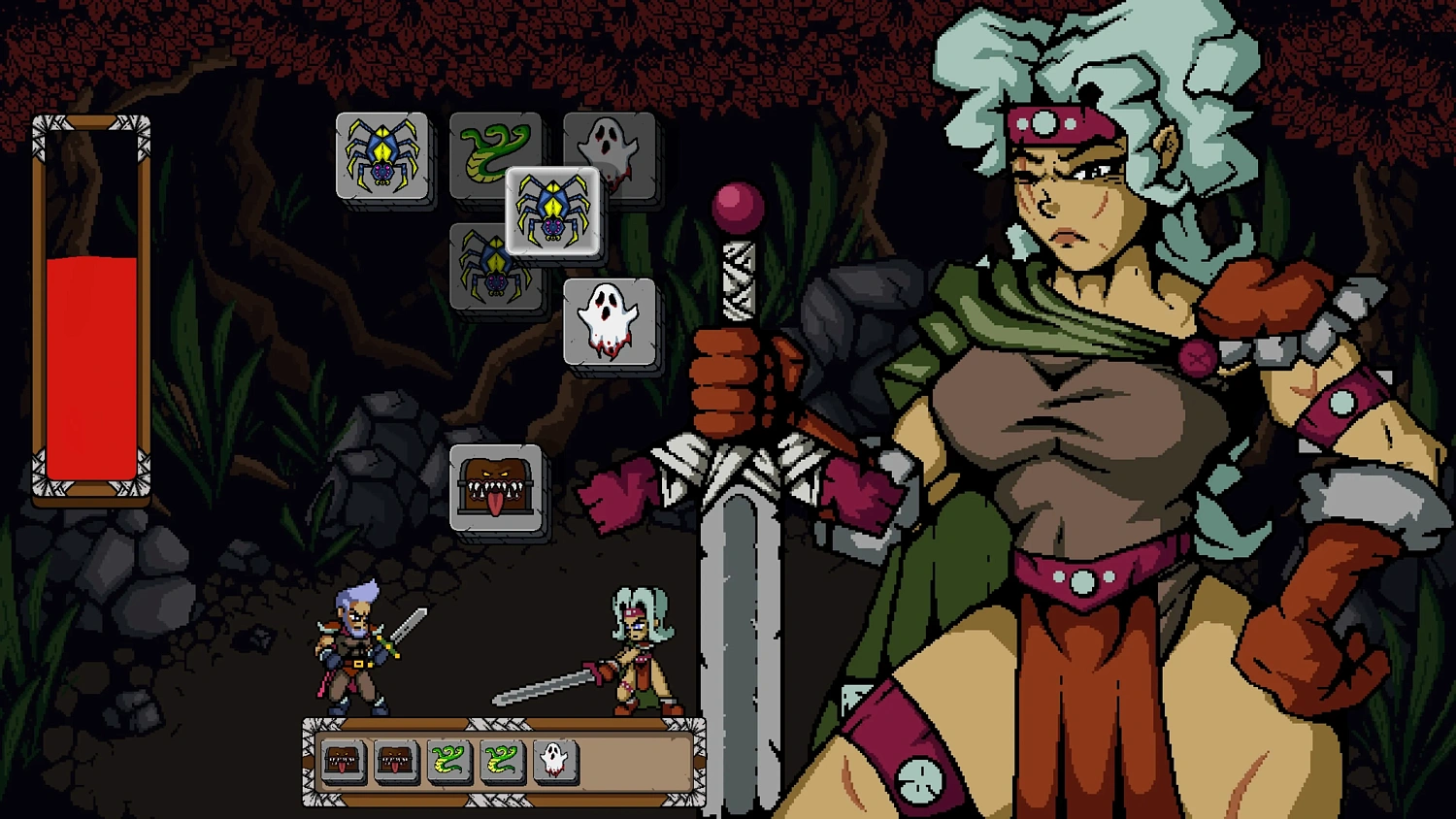1456x819 pixels.
Task: Pick the second snake inventory slot
Action: point(502,763)
